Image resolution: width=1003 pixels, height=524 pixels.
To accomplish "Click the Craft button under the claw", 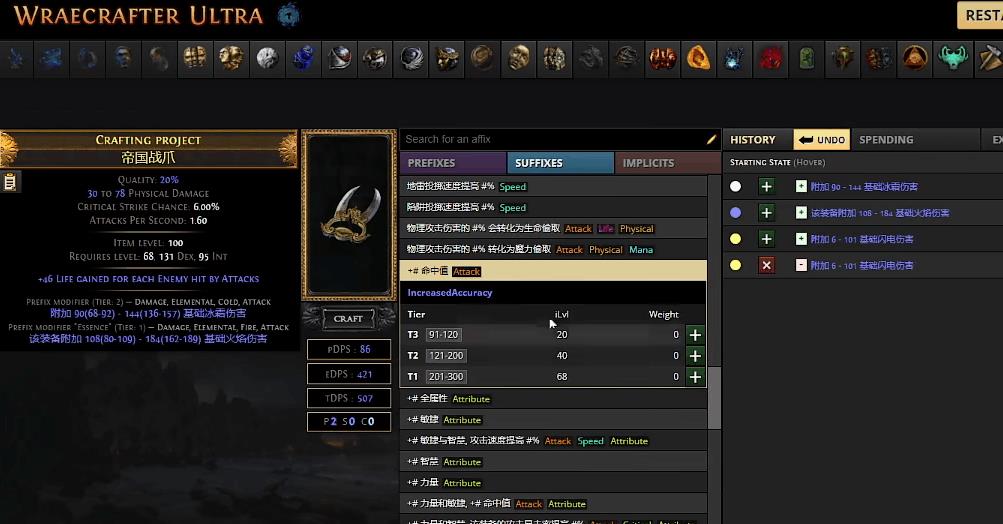I will 348,319.
